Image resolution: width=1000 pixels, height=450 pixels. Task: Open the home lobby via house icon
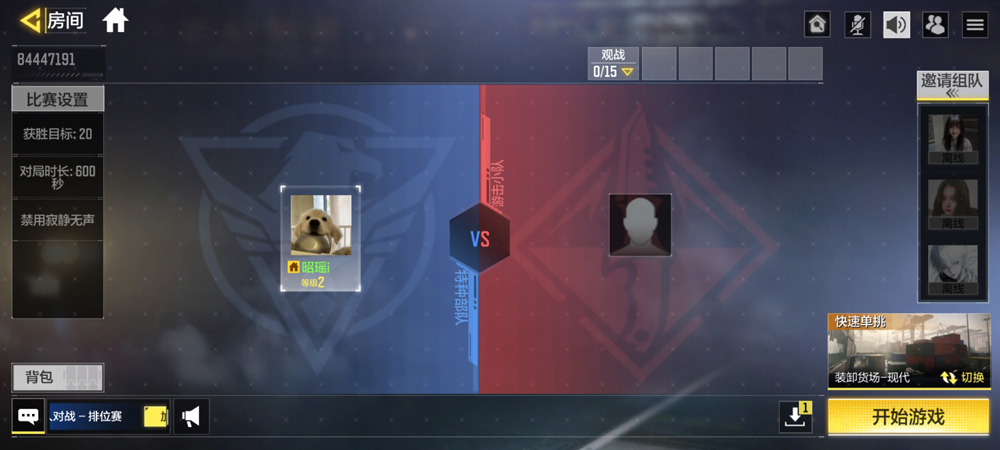pos(115,20)
